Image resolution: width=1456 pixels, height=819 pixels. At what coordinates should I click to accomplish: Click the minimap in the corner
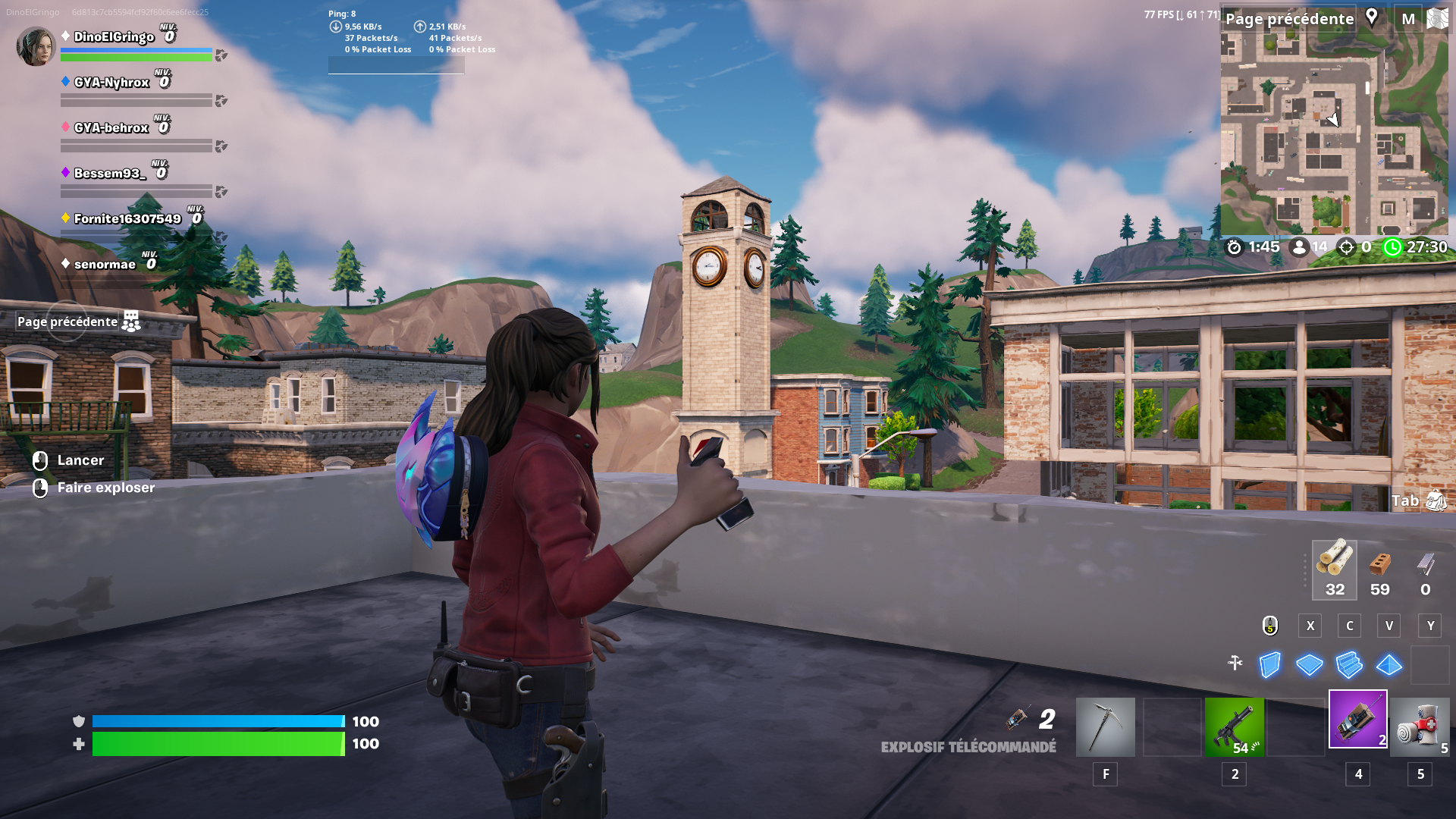[1335, 125]
